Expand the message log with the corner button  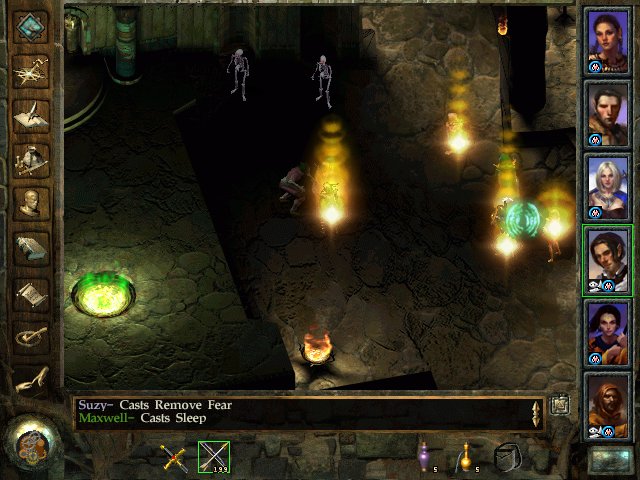point(560,404)
